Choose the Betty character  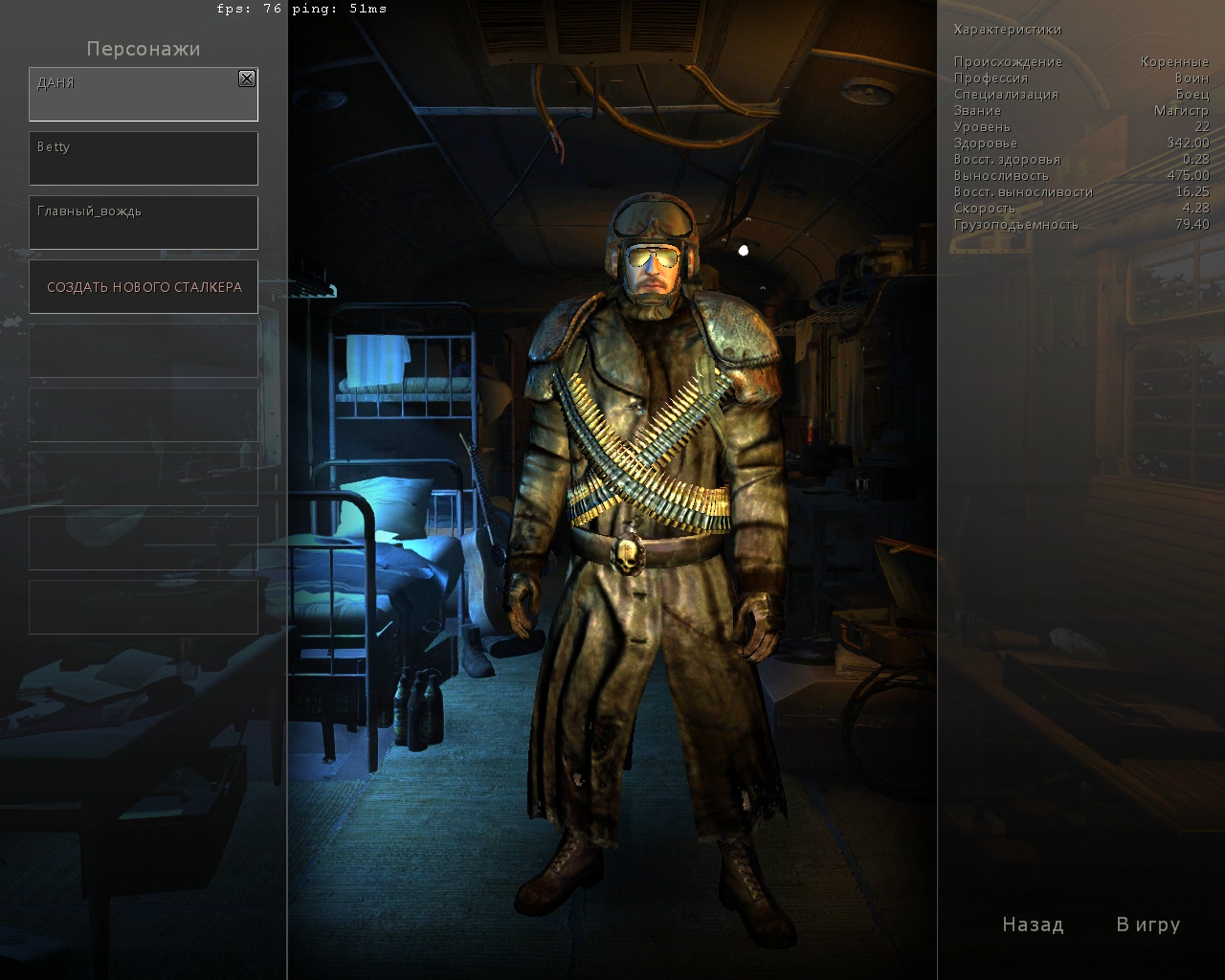[x=144, y=159]
